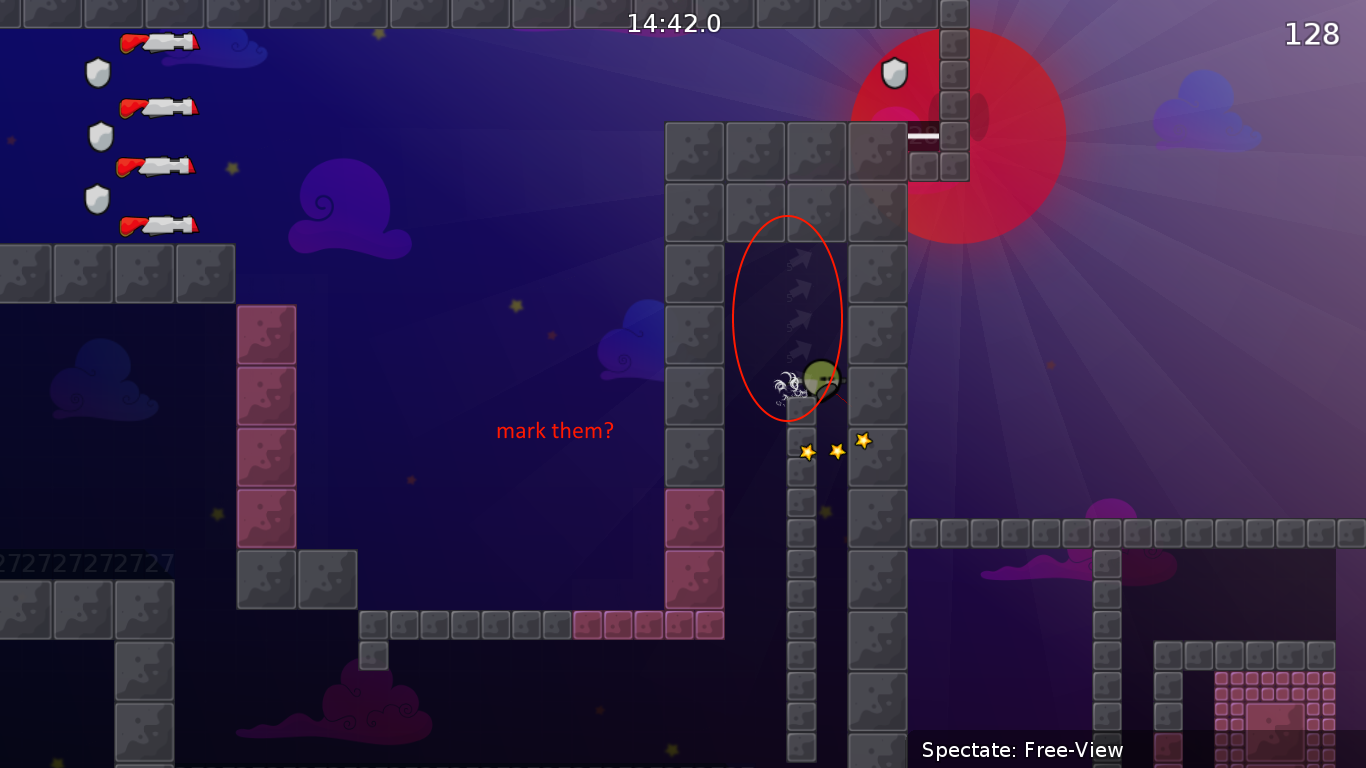Select the topmost grenade launcher pickup
1366x768 pixels.
click(x=160, y=44)
